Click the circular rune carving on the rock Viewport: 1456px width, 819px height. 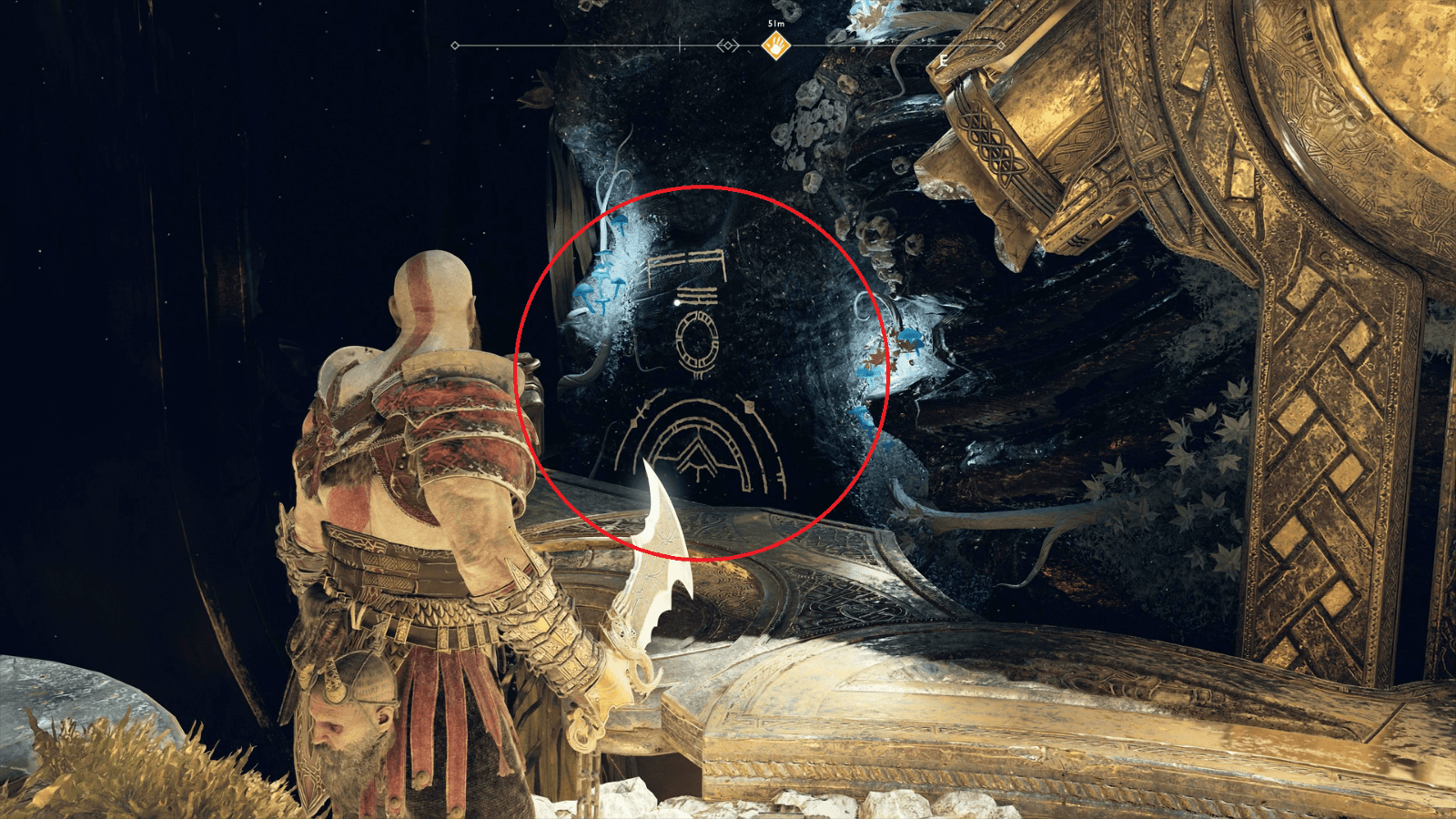pos(697,339)
